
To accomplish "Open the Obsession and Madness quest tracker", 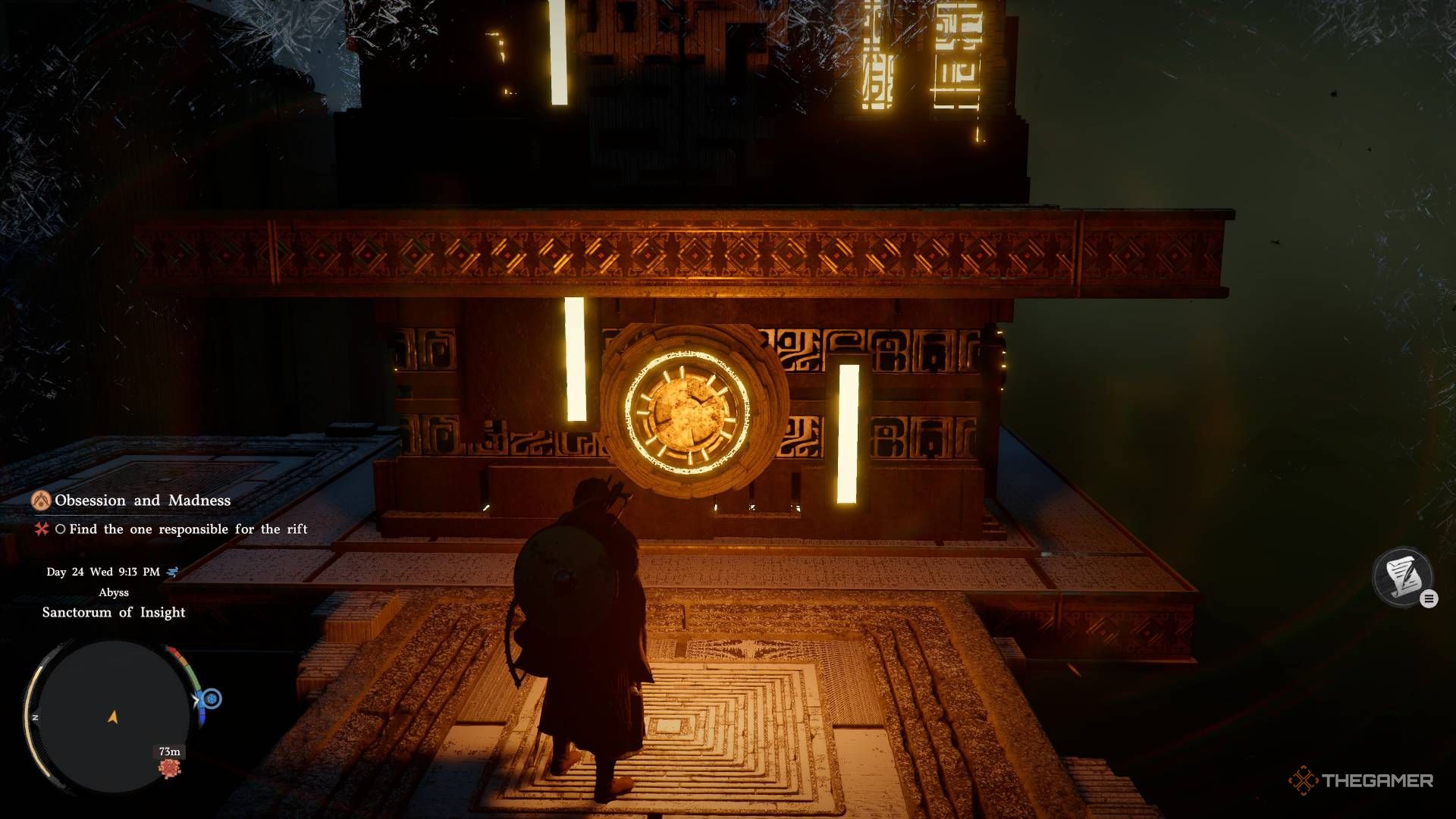I will (x=143, y=500).
